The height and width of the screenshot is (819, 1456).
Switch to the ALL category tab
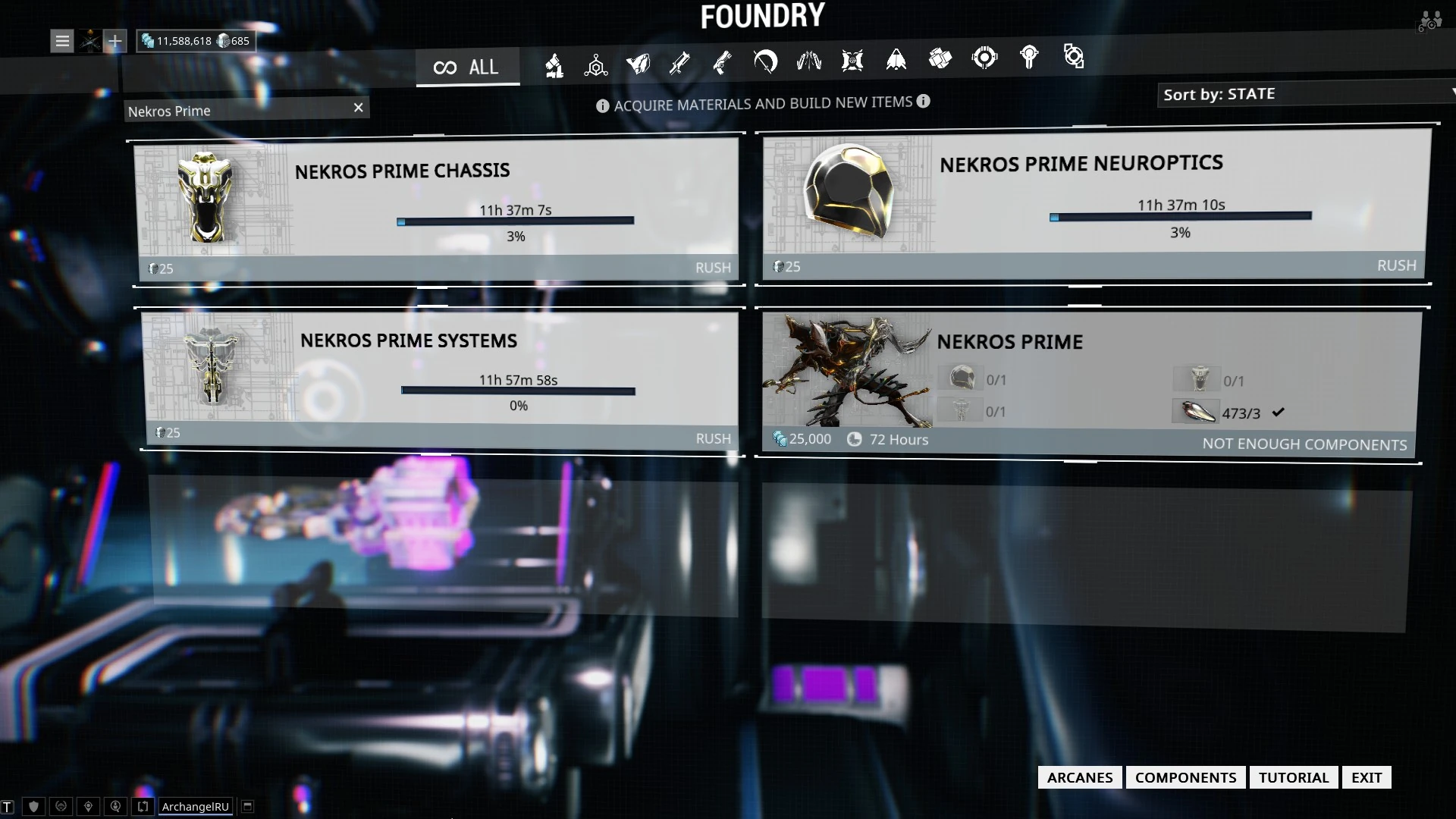[x=468, y=67]
